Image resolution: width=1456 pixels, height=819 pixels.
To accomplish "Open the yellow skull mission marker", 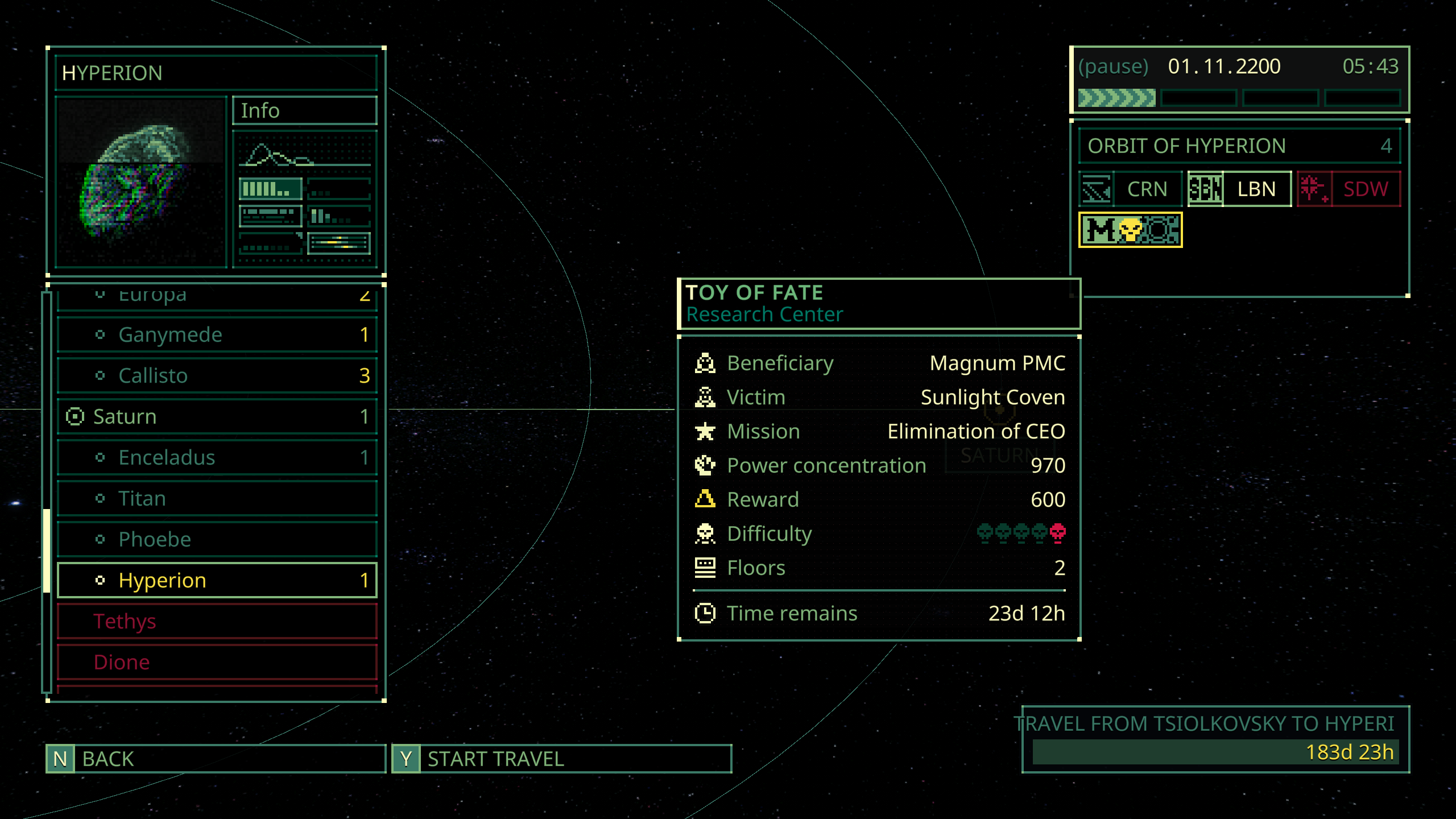I will [x=1130, y=230].
